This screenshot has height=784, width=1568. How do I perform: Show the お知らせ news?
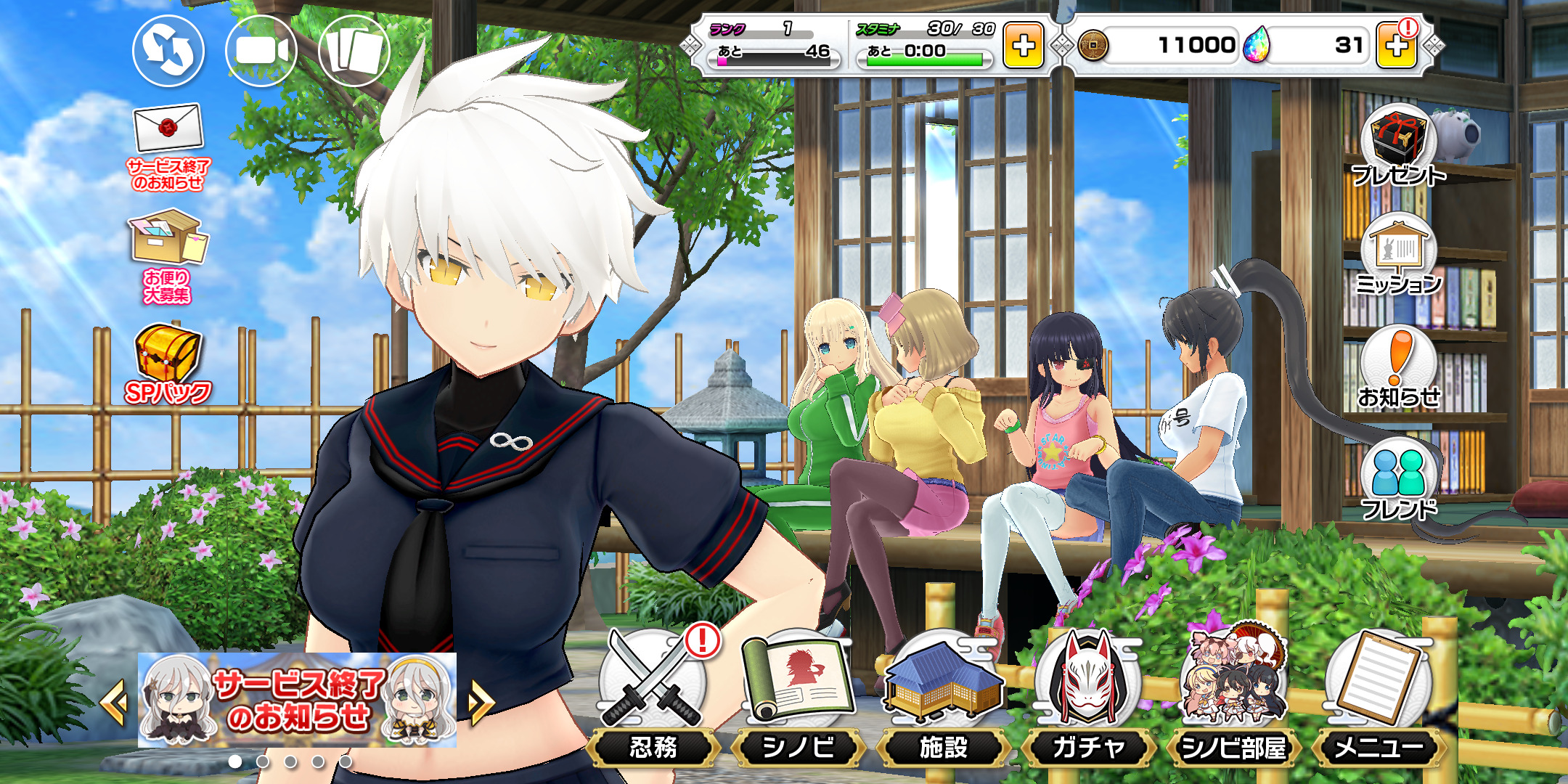pyautogui.click(x=1398, y=368)
